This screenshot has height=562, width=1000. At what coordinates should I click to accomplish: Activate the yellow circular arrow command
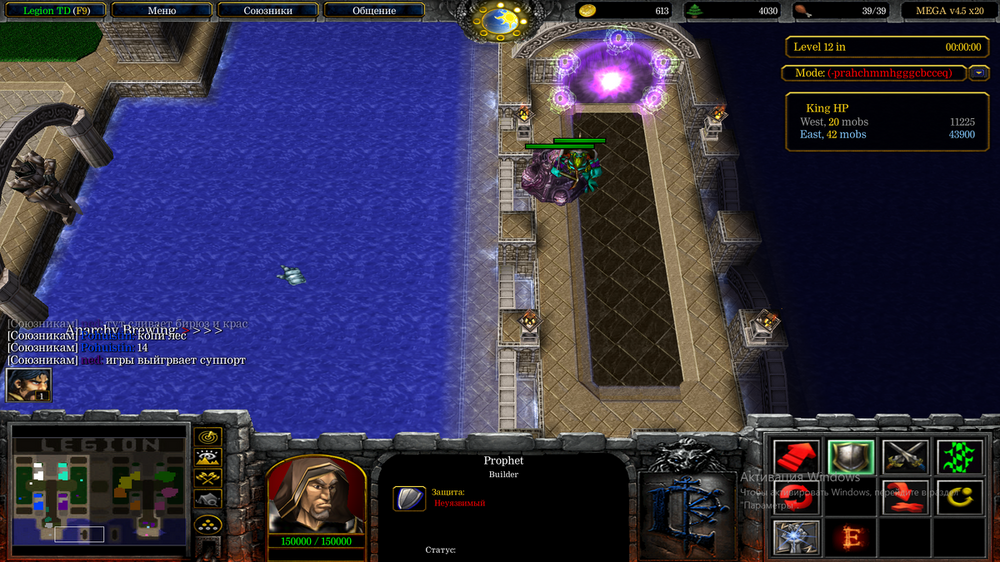(x=959, y=497)
